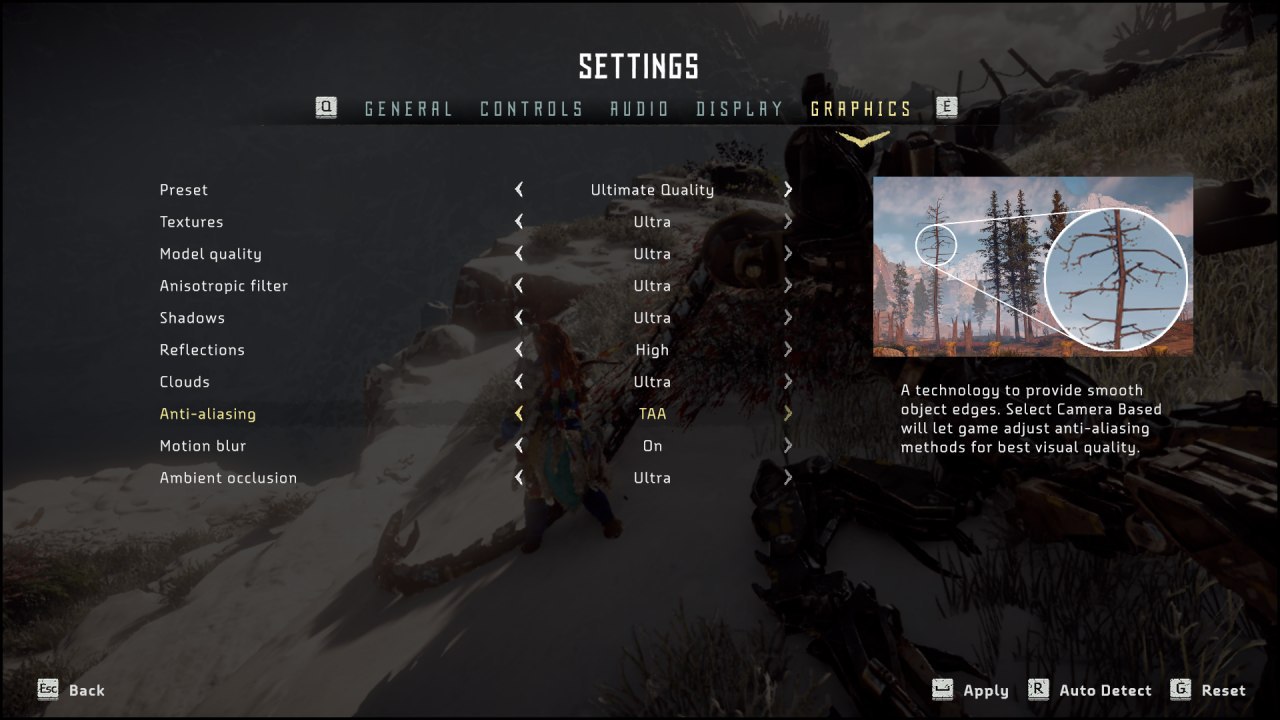1280x720 pixels.
Task: Lower the Textures quality with left arrow
Action: tap(519, 222)
